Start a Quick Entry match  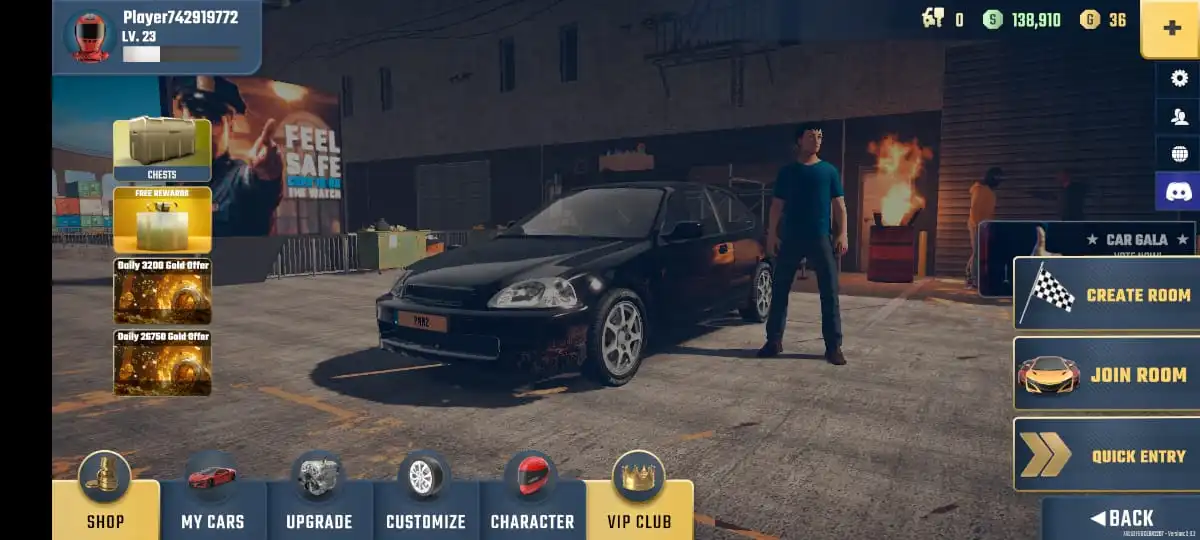[1107, 455]
